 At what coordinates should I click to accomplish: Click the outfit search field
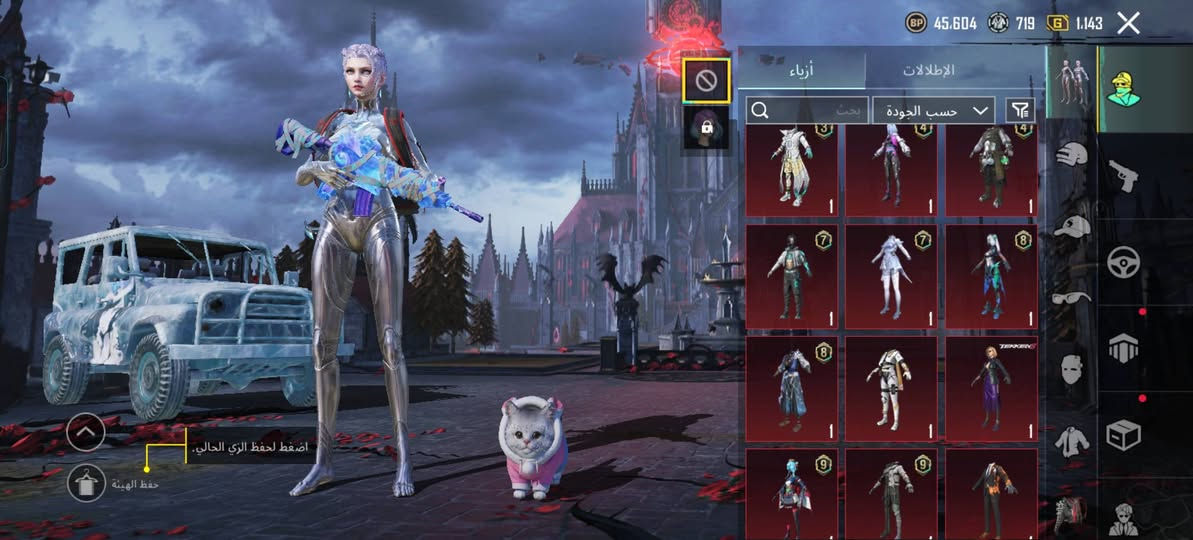804,110
